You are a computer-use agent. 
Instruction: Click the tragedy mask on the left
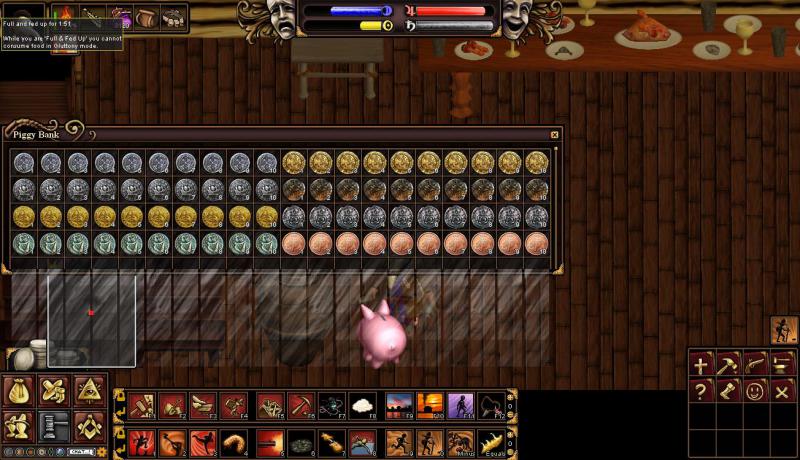click(282, 18)
